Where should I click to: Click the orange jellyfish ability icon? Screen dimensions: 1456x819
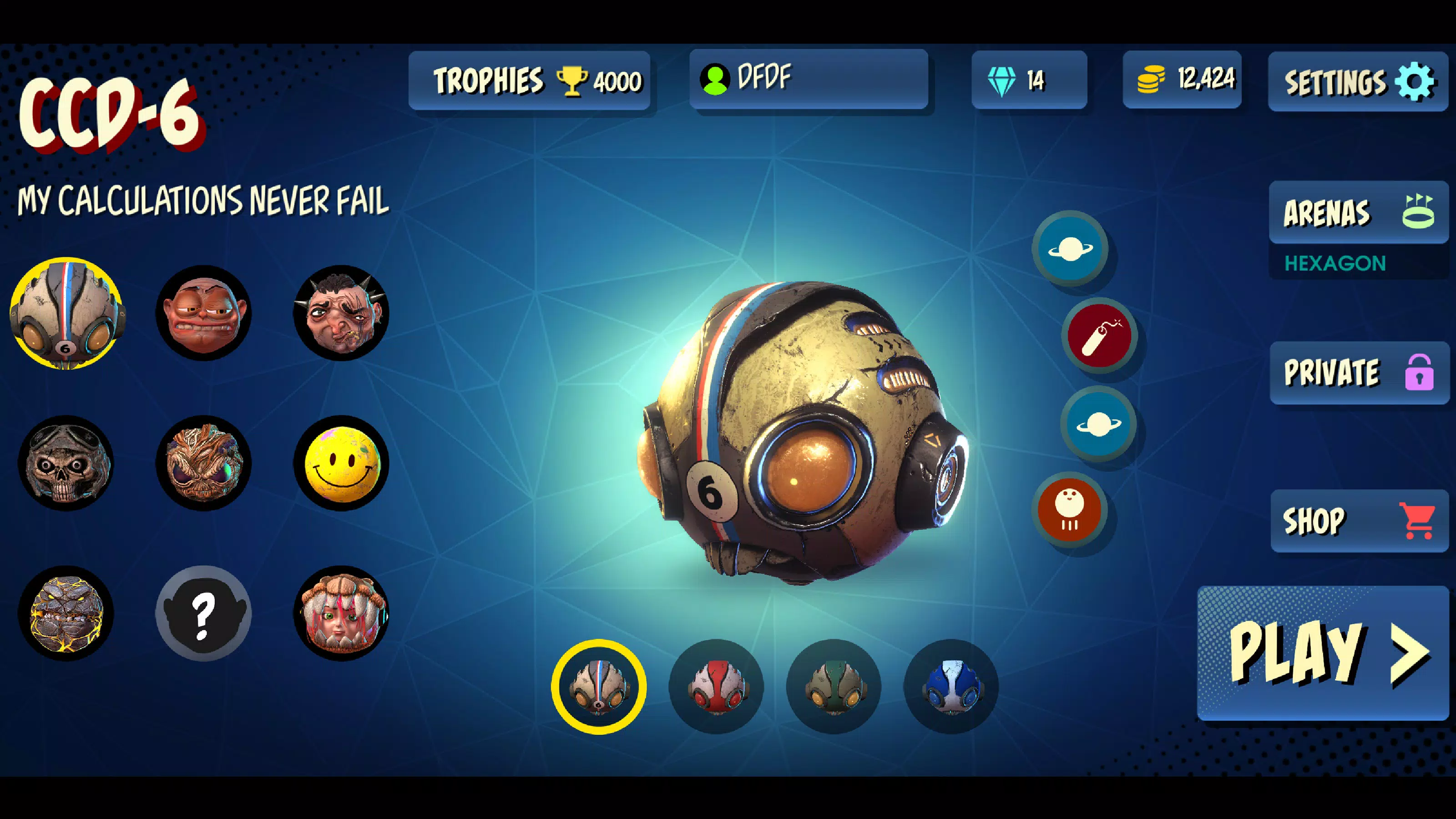coord(1069,509)
